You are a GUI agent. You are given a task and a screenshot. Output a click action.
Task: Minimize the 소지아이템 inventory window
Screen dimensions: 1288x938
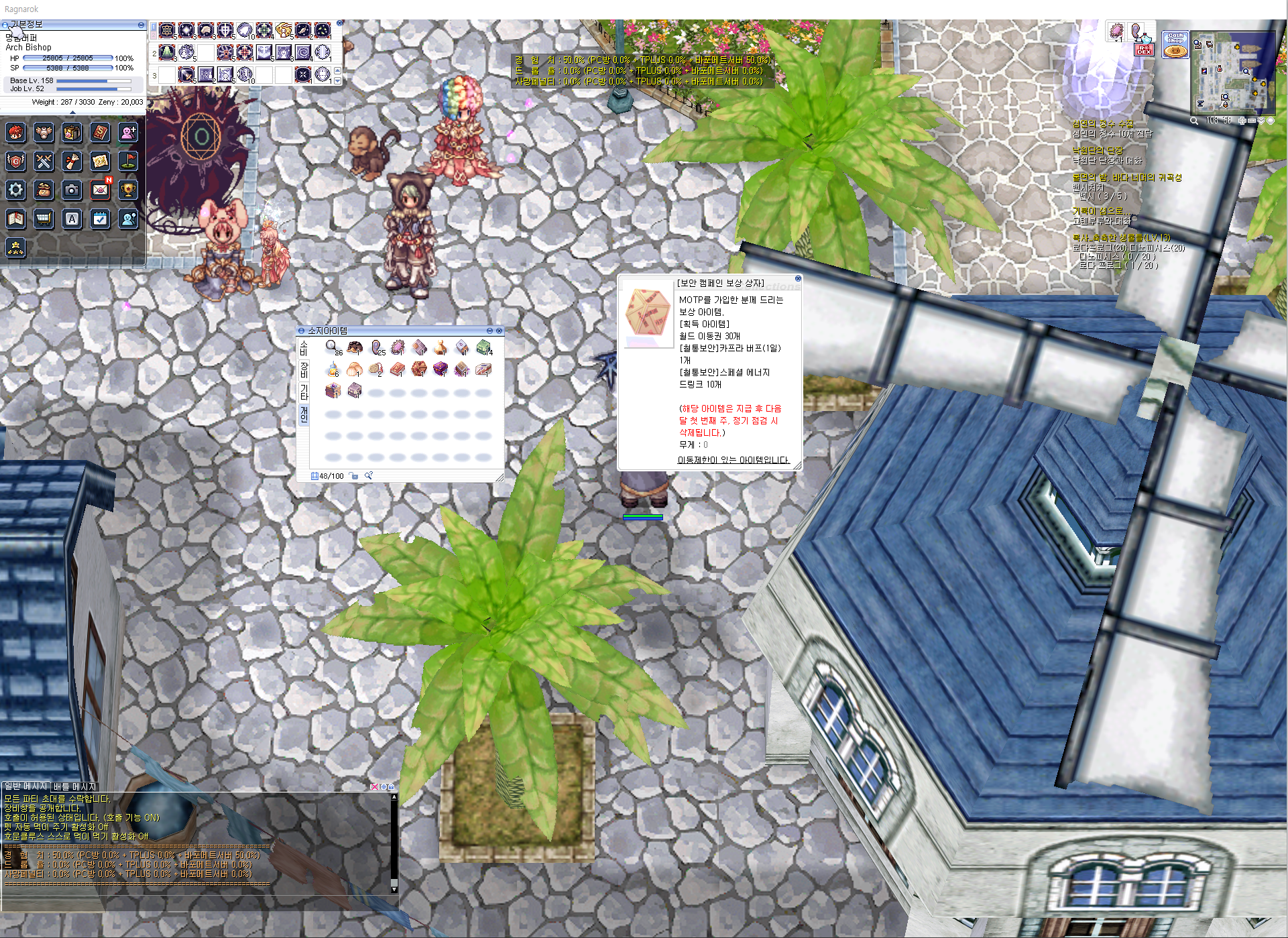pyautogui.click(x=489, y=331)
